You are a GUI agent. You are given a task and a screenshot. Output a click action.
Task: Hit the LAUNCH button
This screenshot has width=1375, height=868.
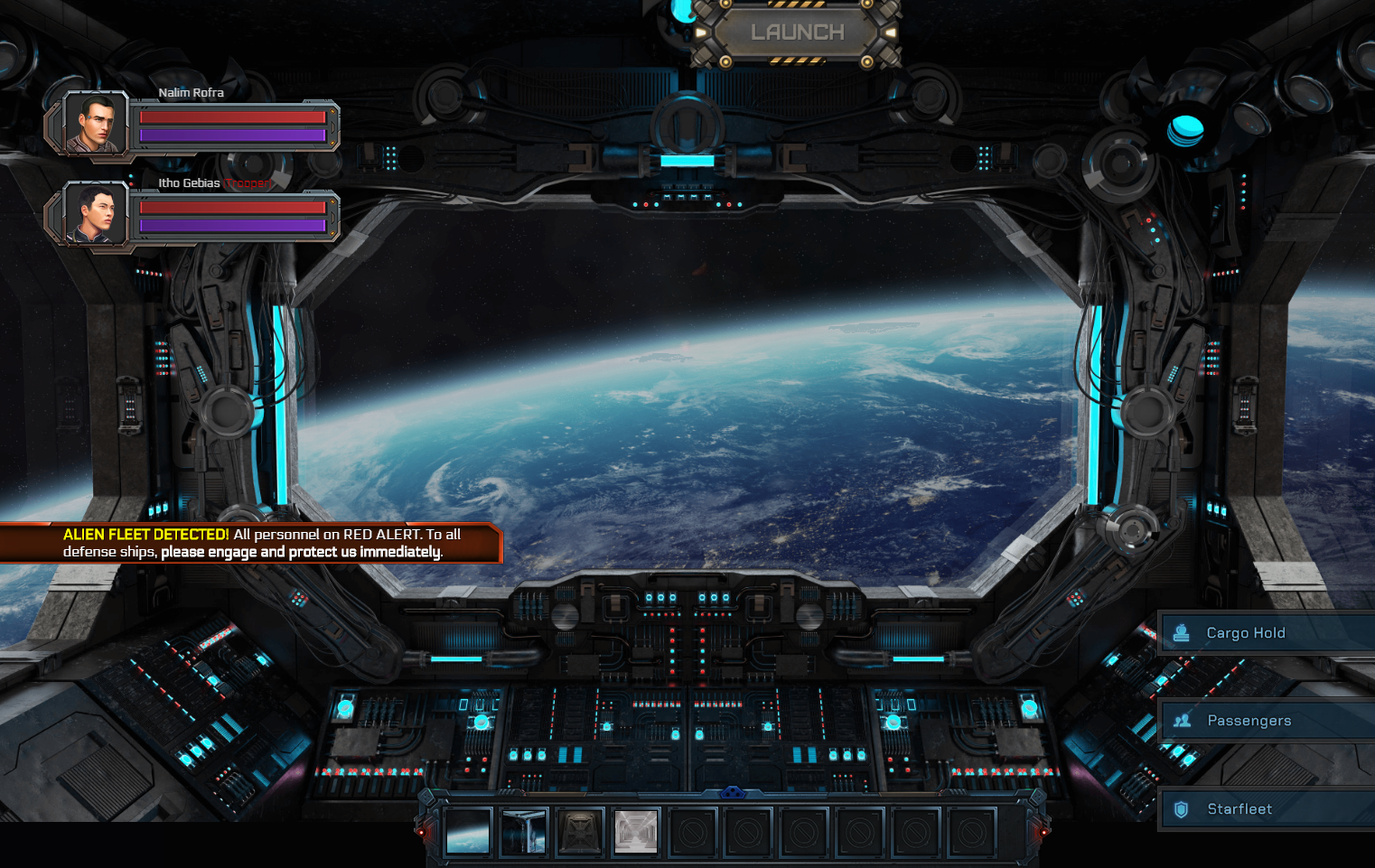(x=797, y=33)
